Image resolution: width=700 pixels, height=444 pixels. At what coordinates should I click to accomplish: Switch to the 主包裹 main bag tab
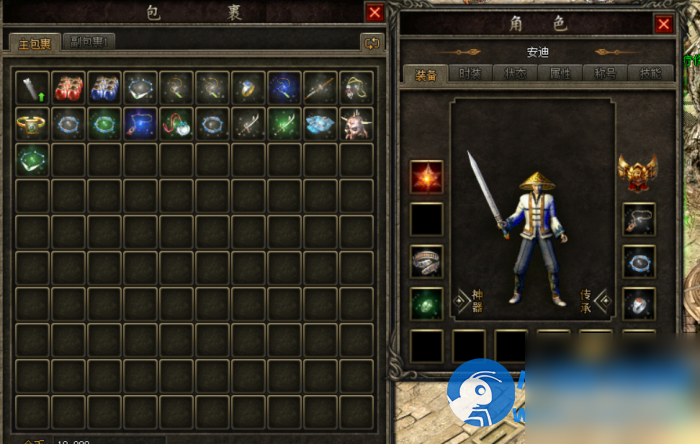coord(34,43)
